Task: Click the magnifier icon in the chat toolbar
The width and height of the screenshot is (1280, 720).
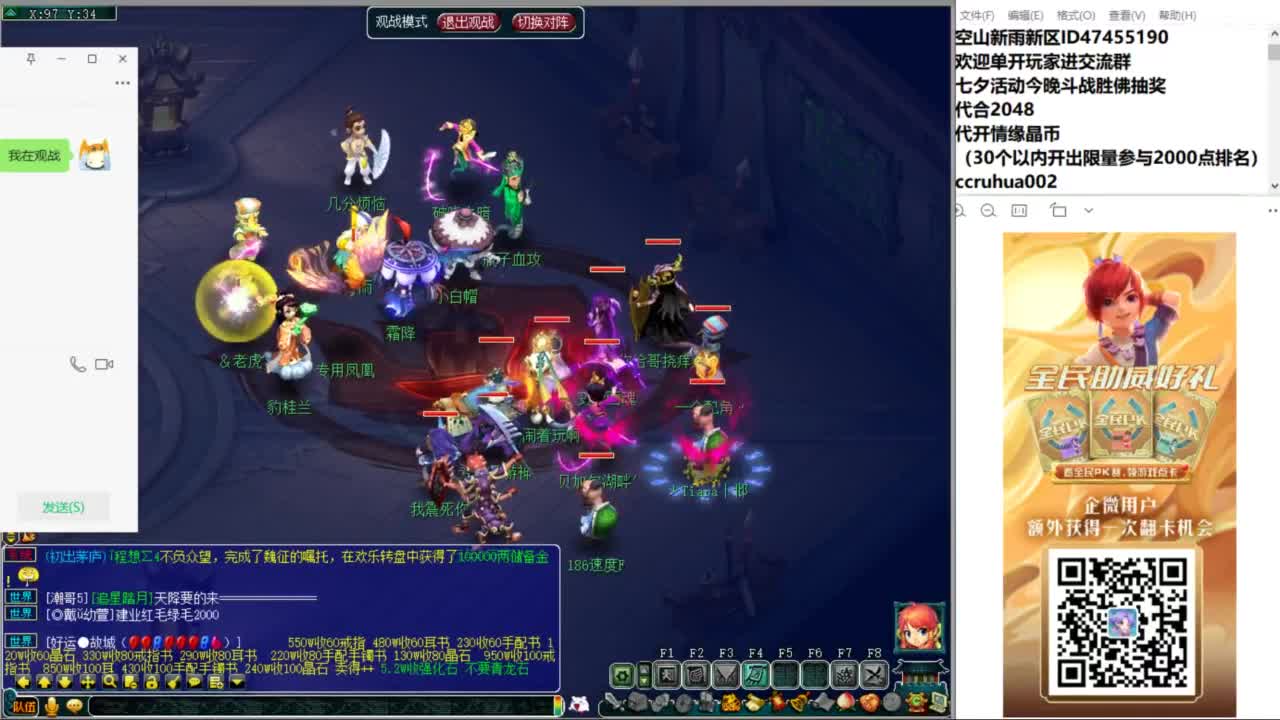Action: [x=111, y=684]
